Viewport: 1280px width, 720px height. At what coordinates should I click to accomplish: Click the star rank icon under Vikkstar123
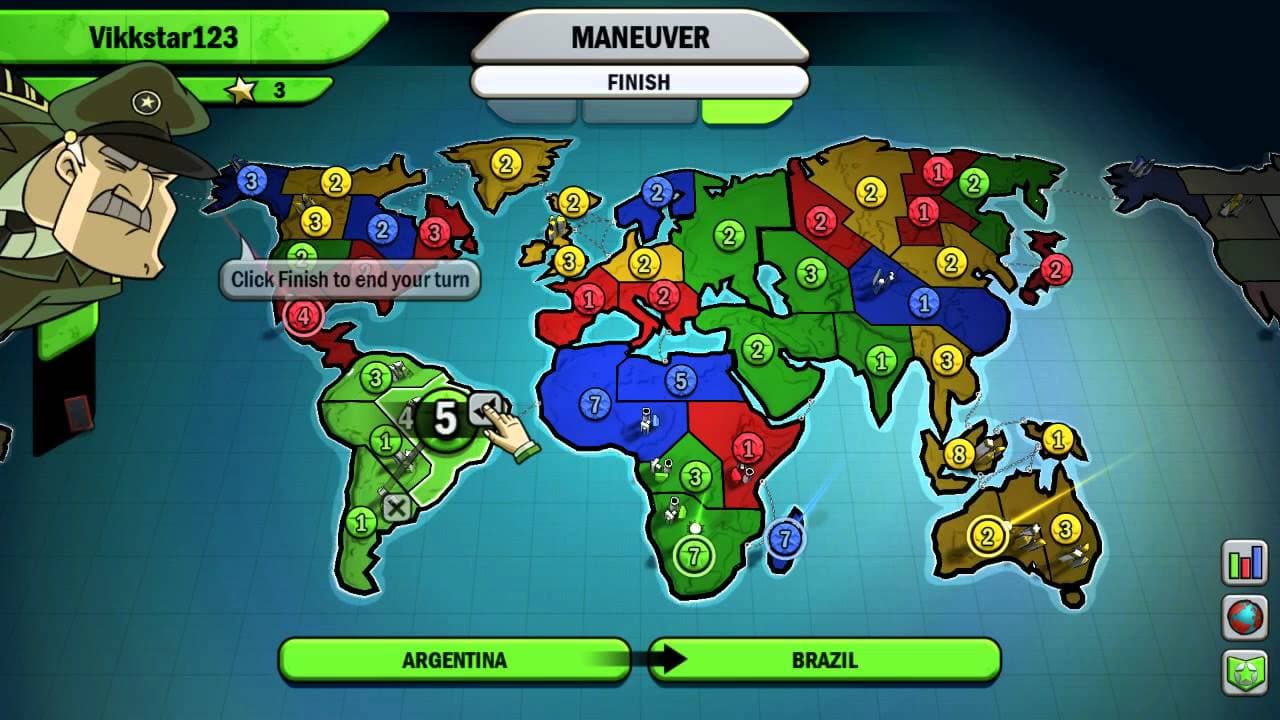(239, 88)
